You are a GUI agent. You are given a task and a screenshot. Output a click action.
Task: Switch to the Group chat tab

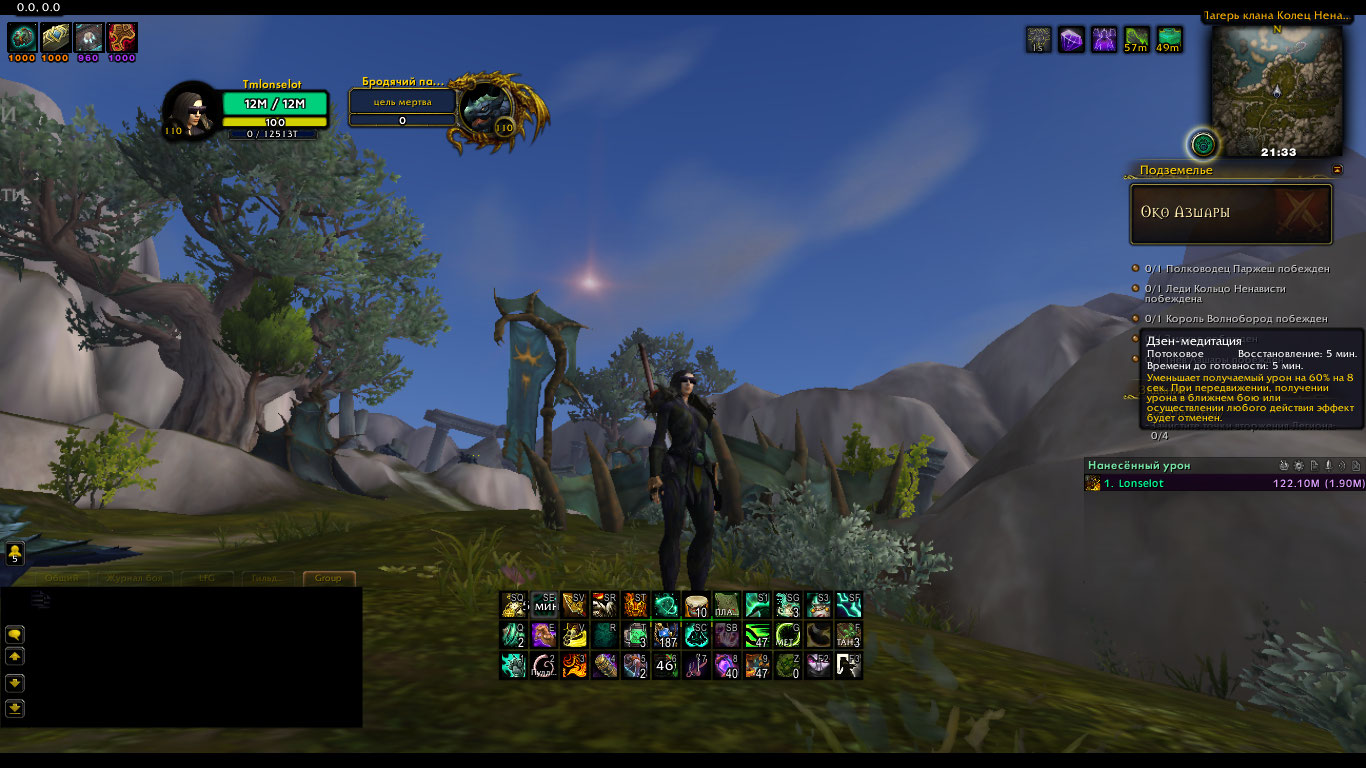[x=328, y=578]
